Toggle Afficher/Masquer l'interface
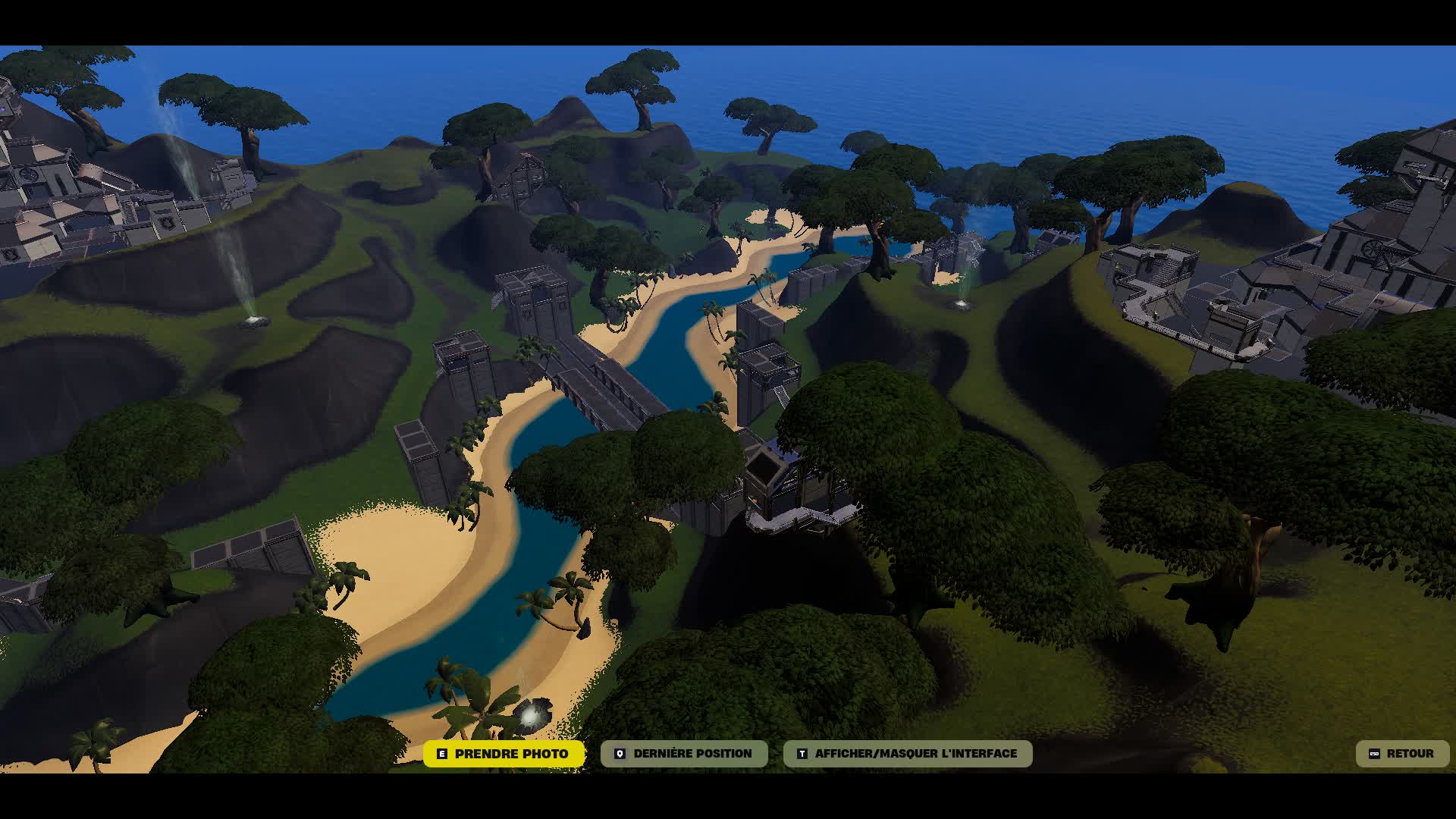This screenshot has height=819, width=1456. pyautogui.click(x=908, y=754)
